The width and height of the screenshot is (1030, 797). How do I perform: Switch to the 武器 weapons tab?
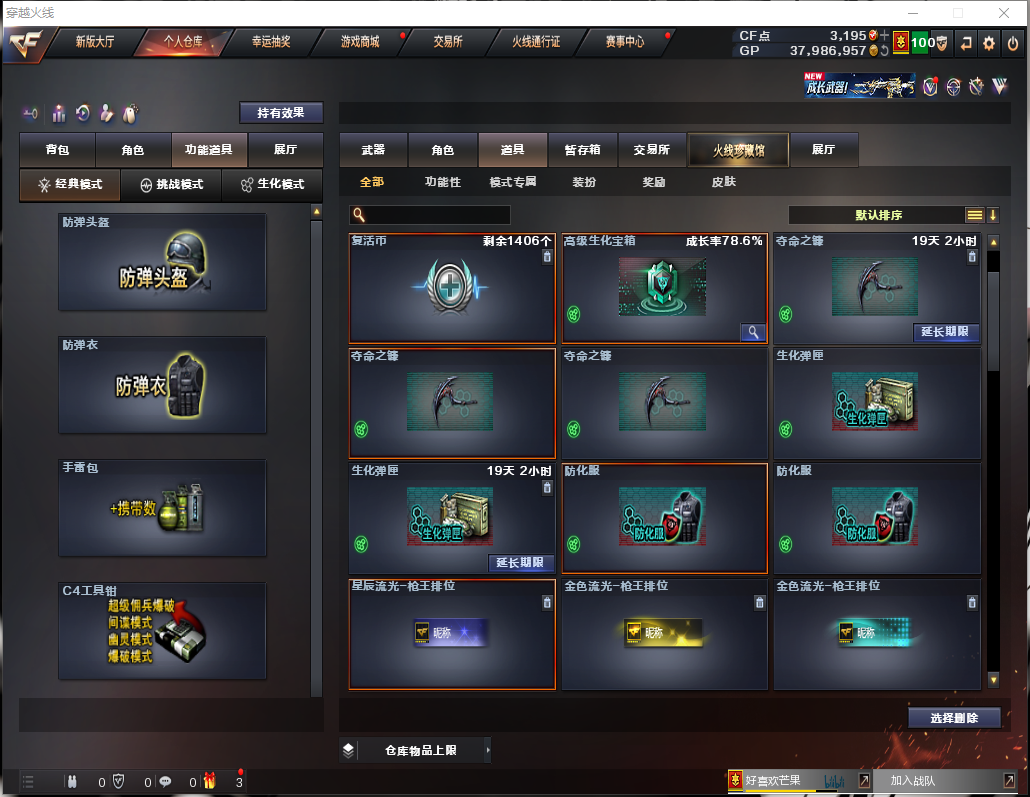pos(373,150)
